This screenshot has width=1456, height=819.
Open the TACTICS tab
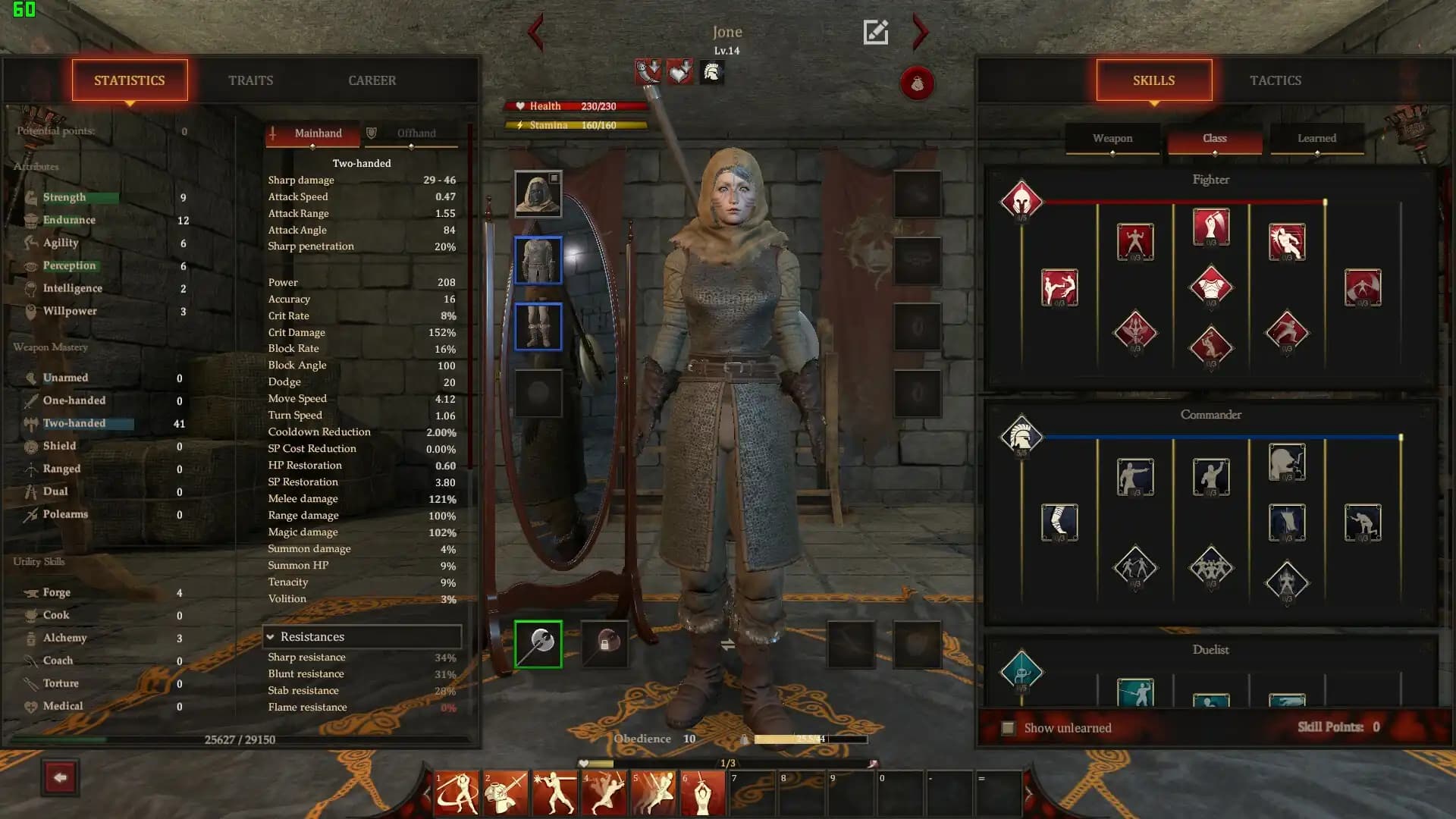1275,80
